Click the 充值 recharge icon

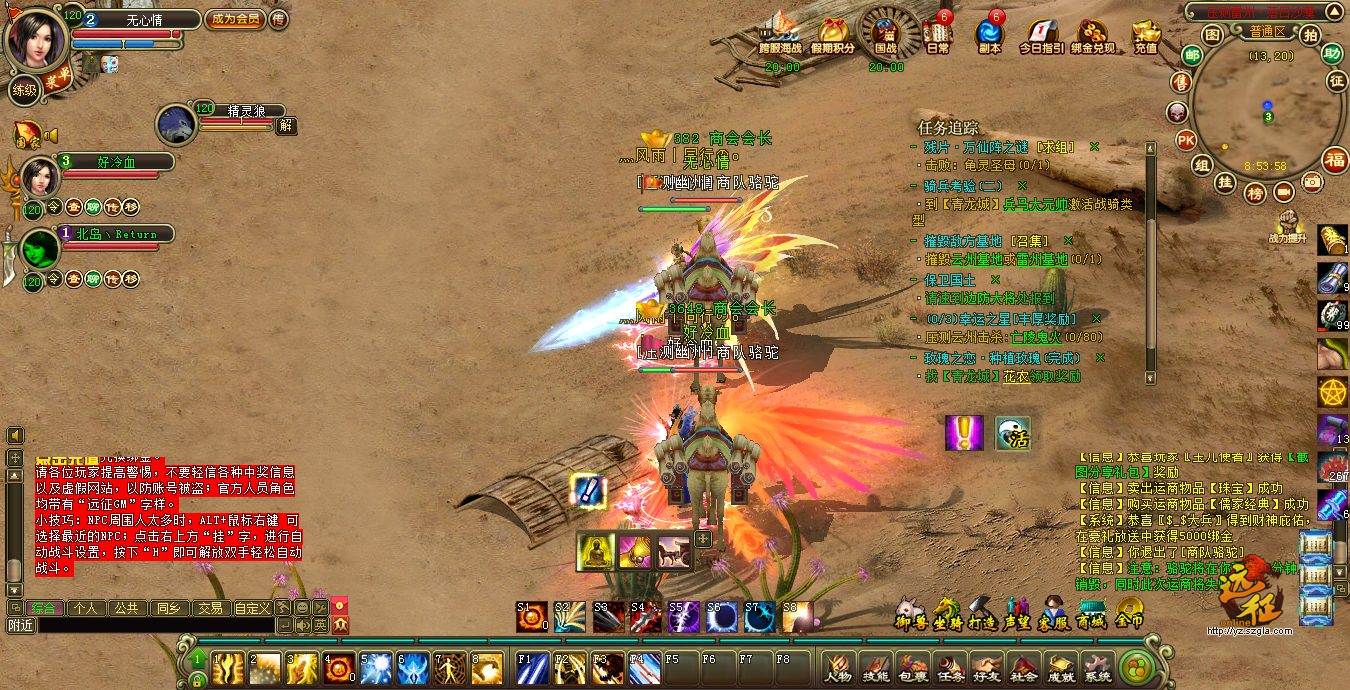coord(1146,34)
